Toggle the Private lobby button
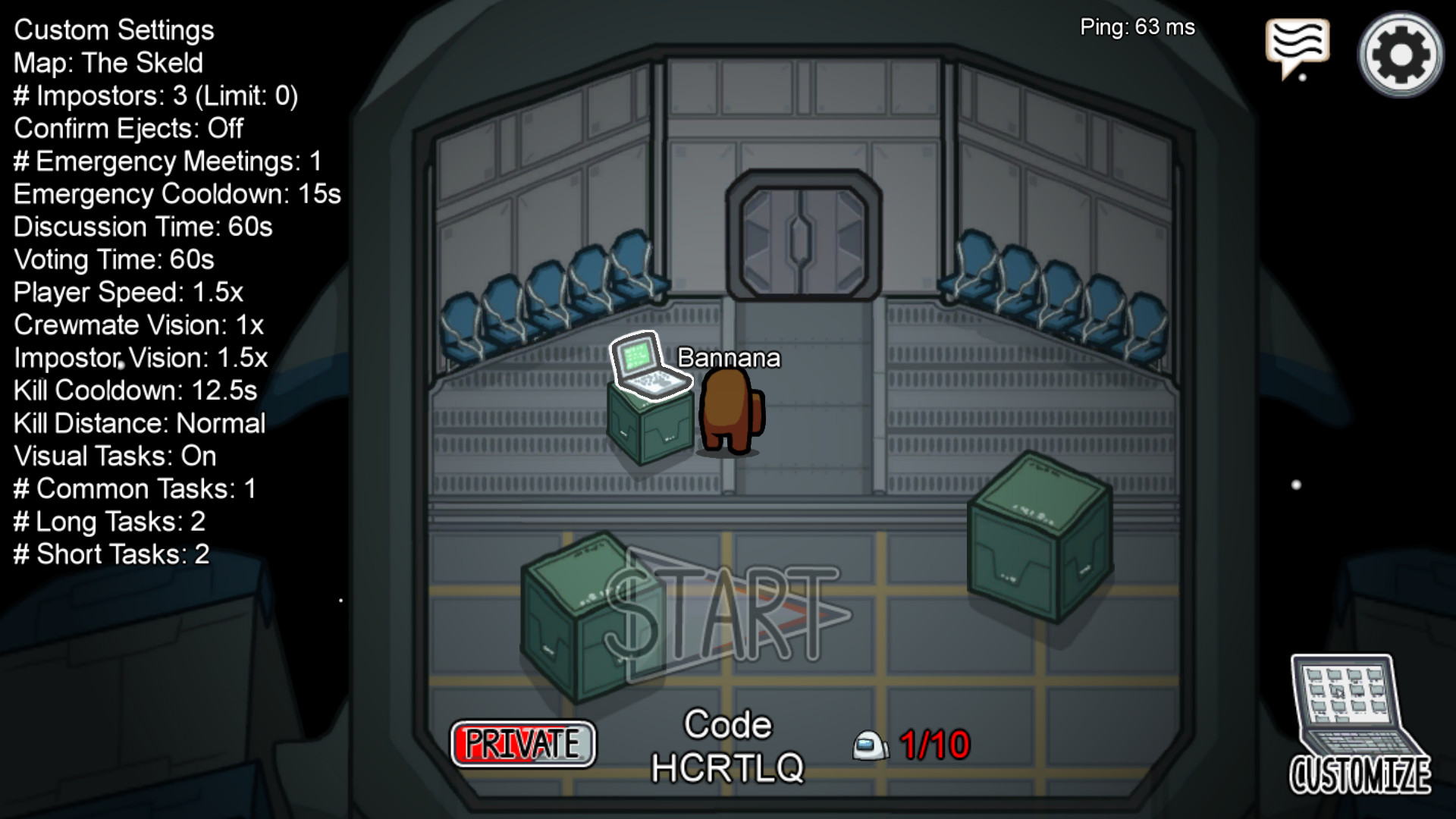Image resolution: width=1456 pixels, height=819 pixels. click(x=523, y=744)
